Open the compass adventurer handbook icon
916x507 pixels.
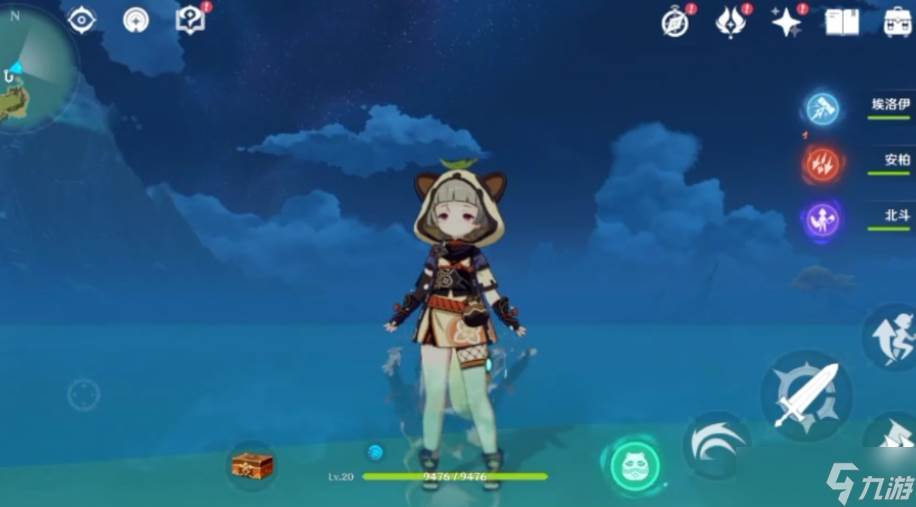coord(676,22)
